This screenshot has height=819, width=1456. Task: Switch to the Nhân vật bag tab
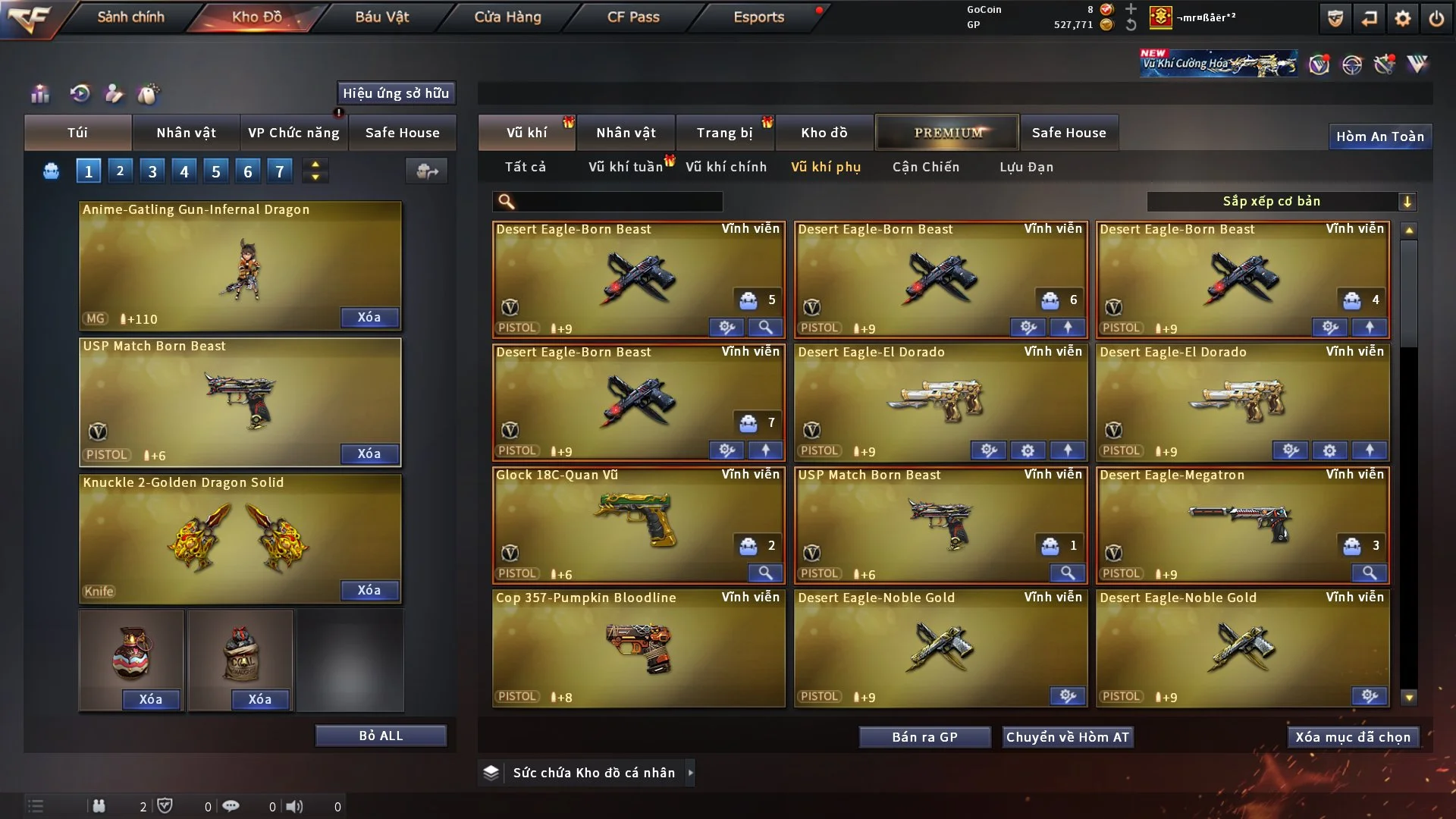[x=186, y=133]
